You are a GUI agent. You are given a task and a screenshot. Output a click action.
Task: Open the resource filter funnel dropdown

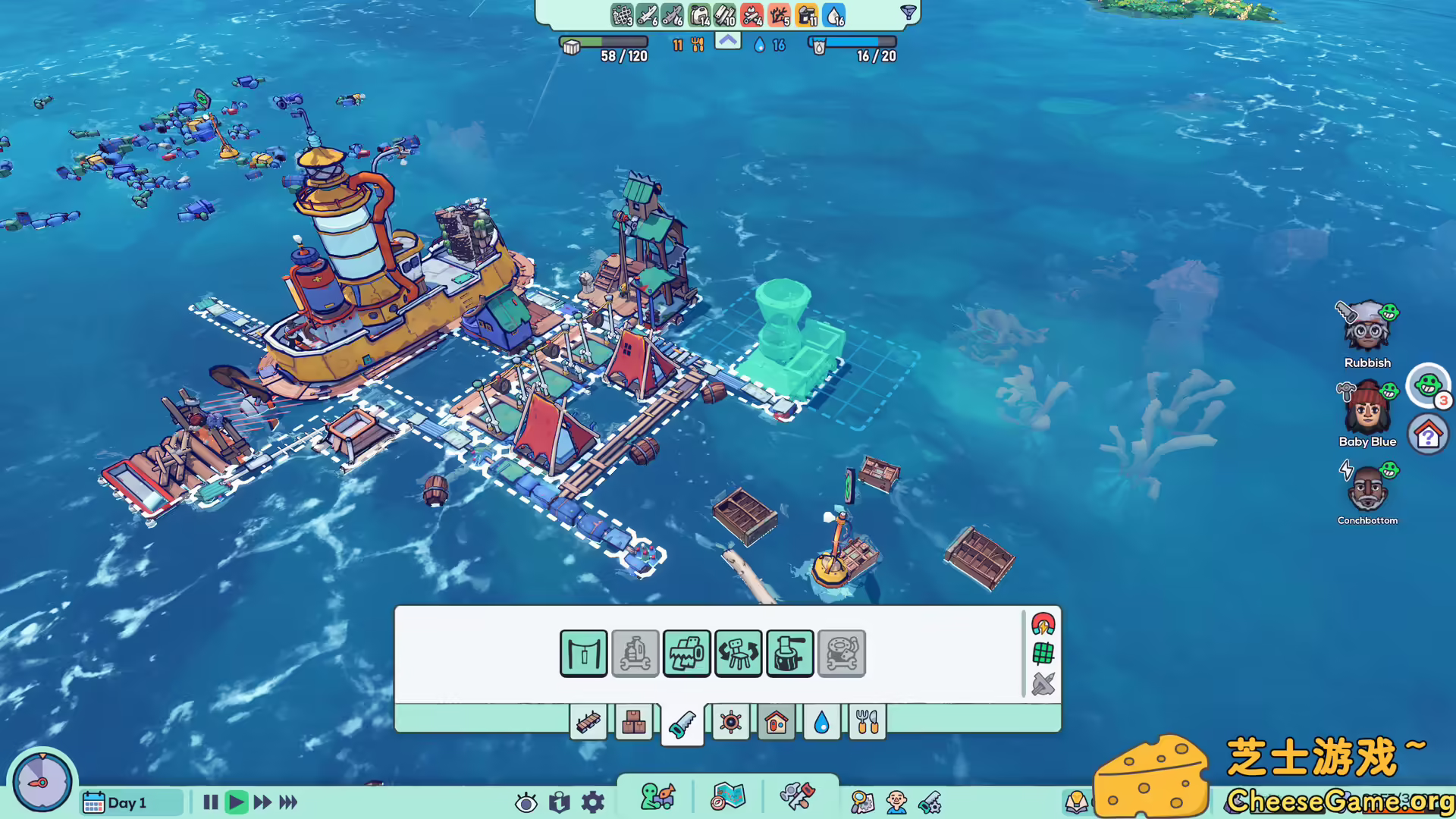click(907, 13)
